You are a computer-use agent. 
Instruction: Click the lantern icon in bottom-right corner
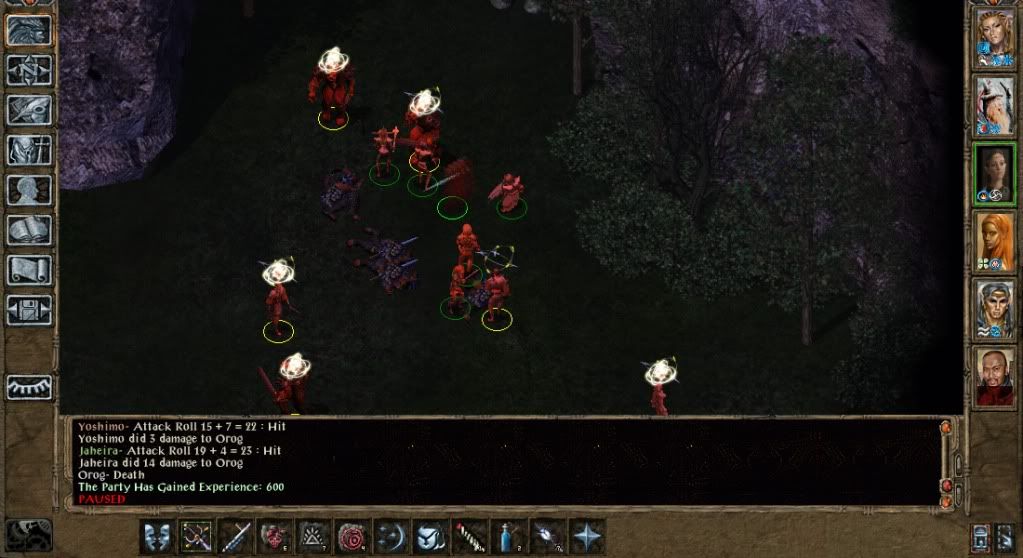click(982, 537)
